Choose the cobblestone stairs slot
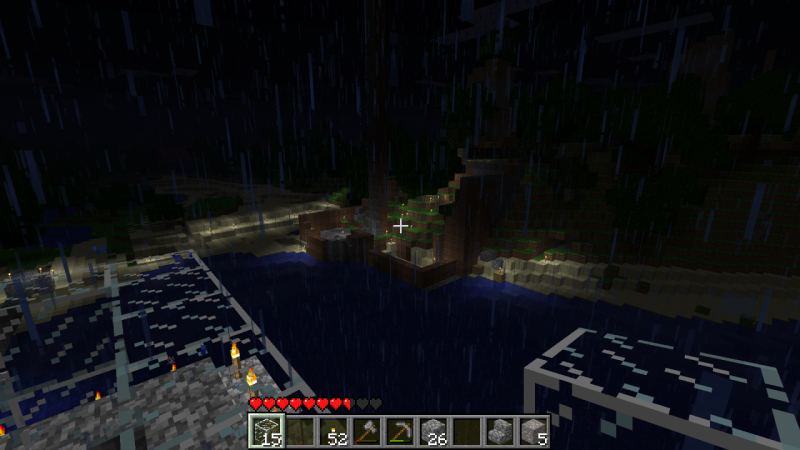Image resolution: width=800 pixels, height=450 pixels. point(501,431)
